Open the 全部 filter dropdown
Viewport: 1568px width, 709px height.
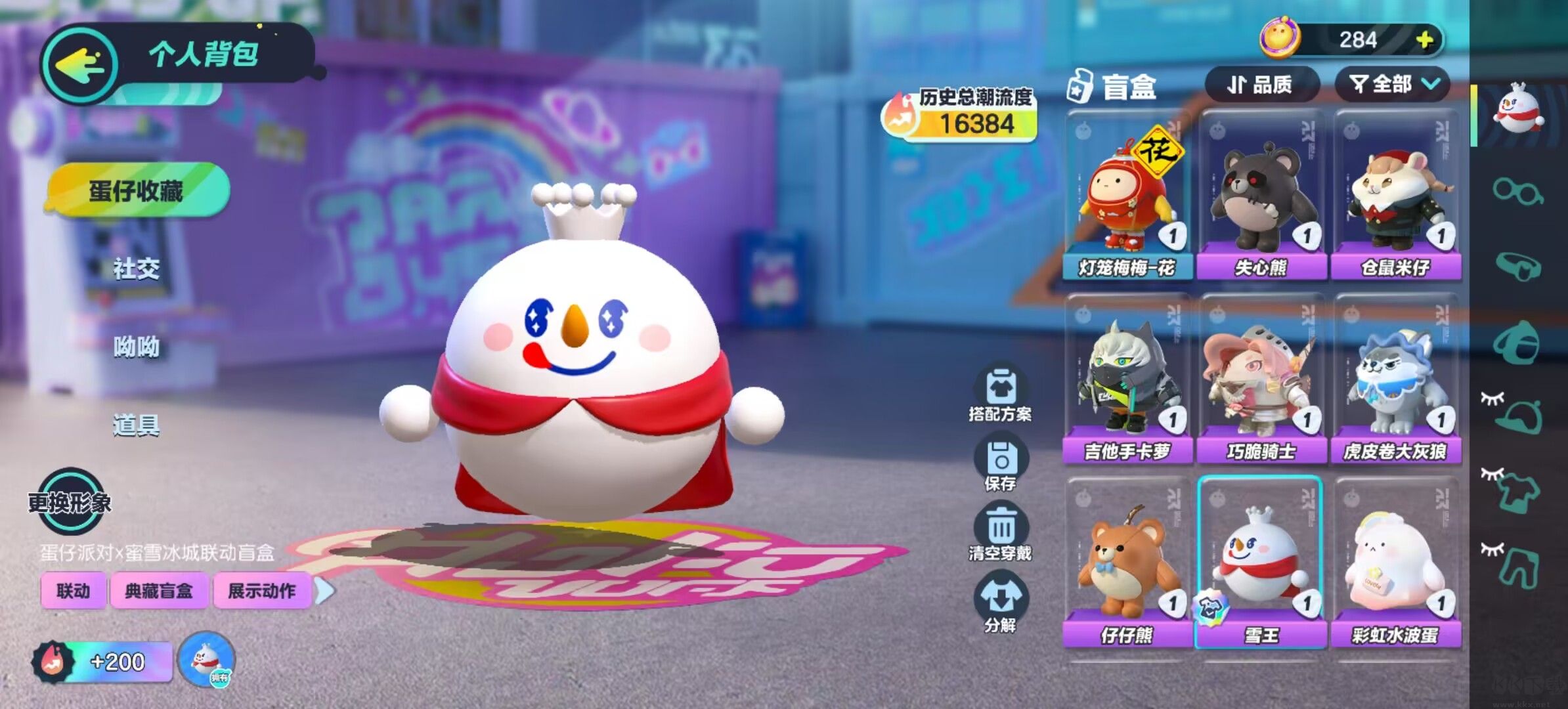(1392, 85)
